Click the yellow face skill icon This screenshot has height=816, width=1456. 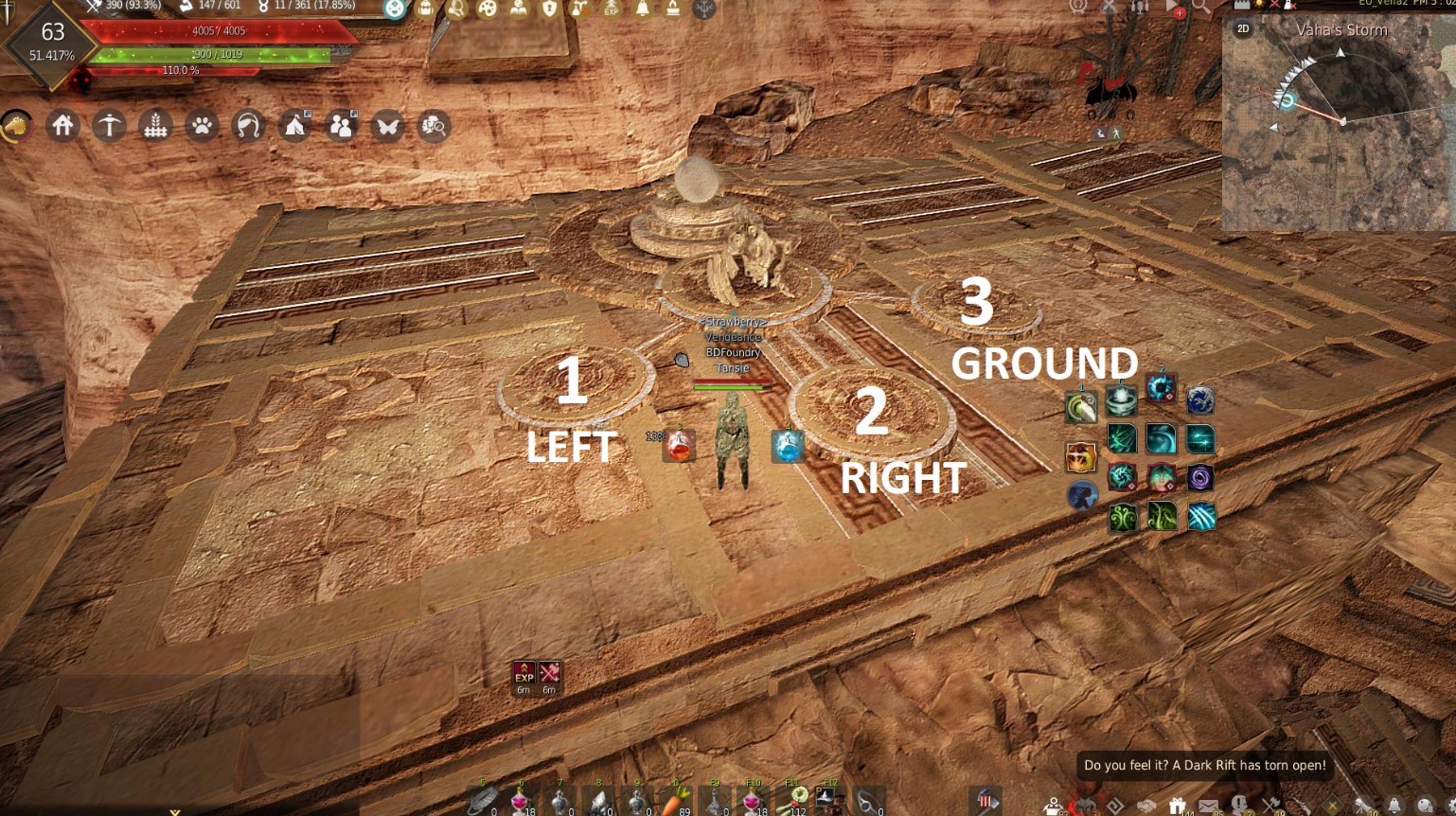coord(1080,458)
